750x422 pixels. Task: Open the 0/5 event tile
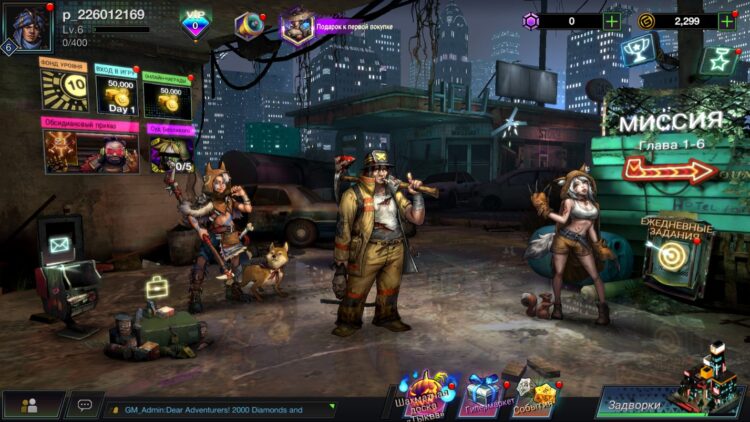coord(170,148)
